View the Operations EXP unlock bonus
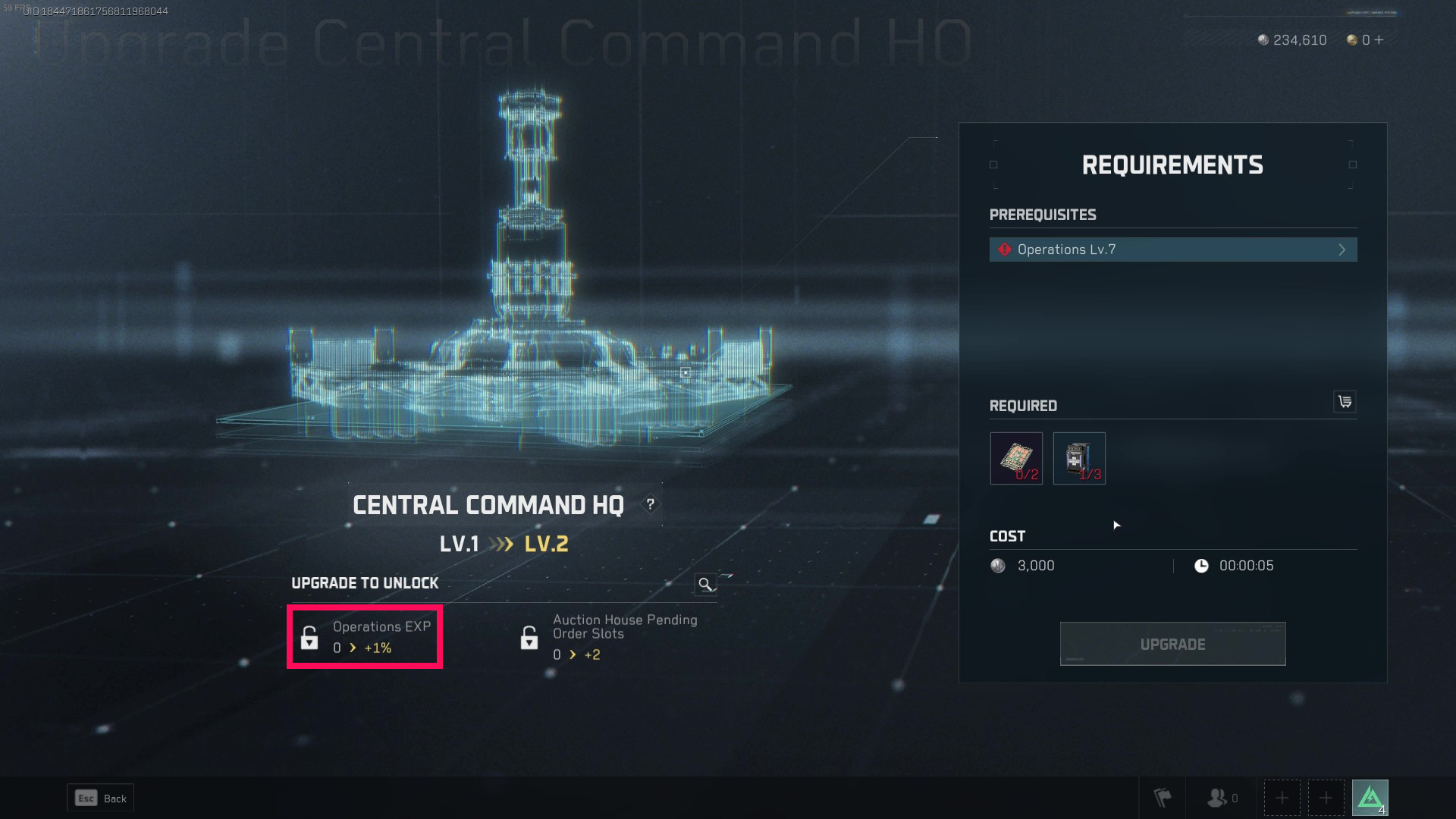Screen dimensions: 1456x819 (x=365, y=637)
